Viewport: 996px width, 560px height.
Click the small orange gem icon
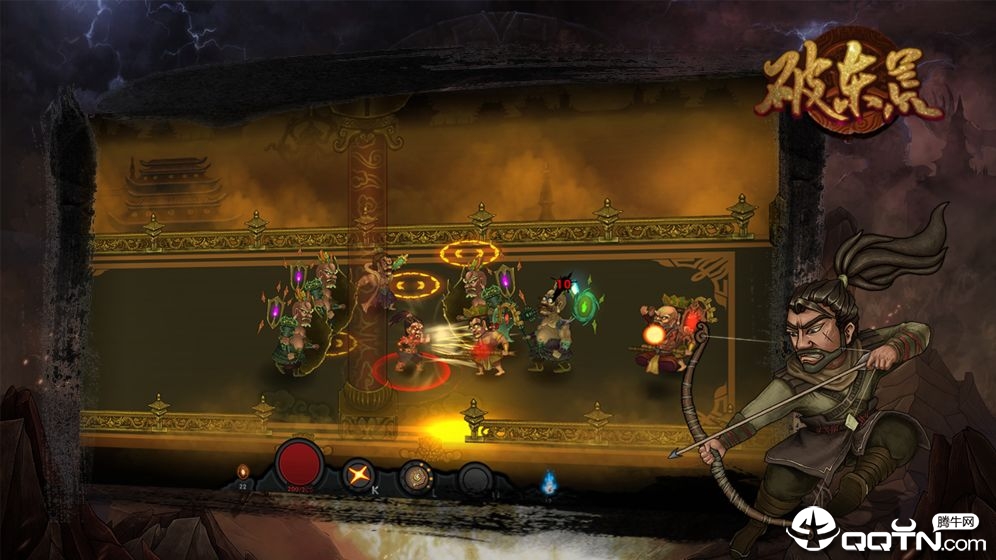[x=241, y=470]
